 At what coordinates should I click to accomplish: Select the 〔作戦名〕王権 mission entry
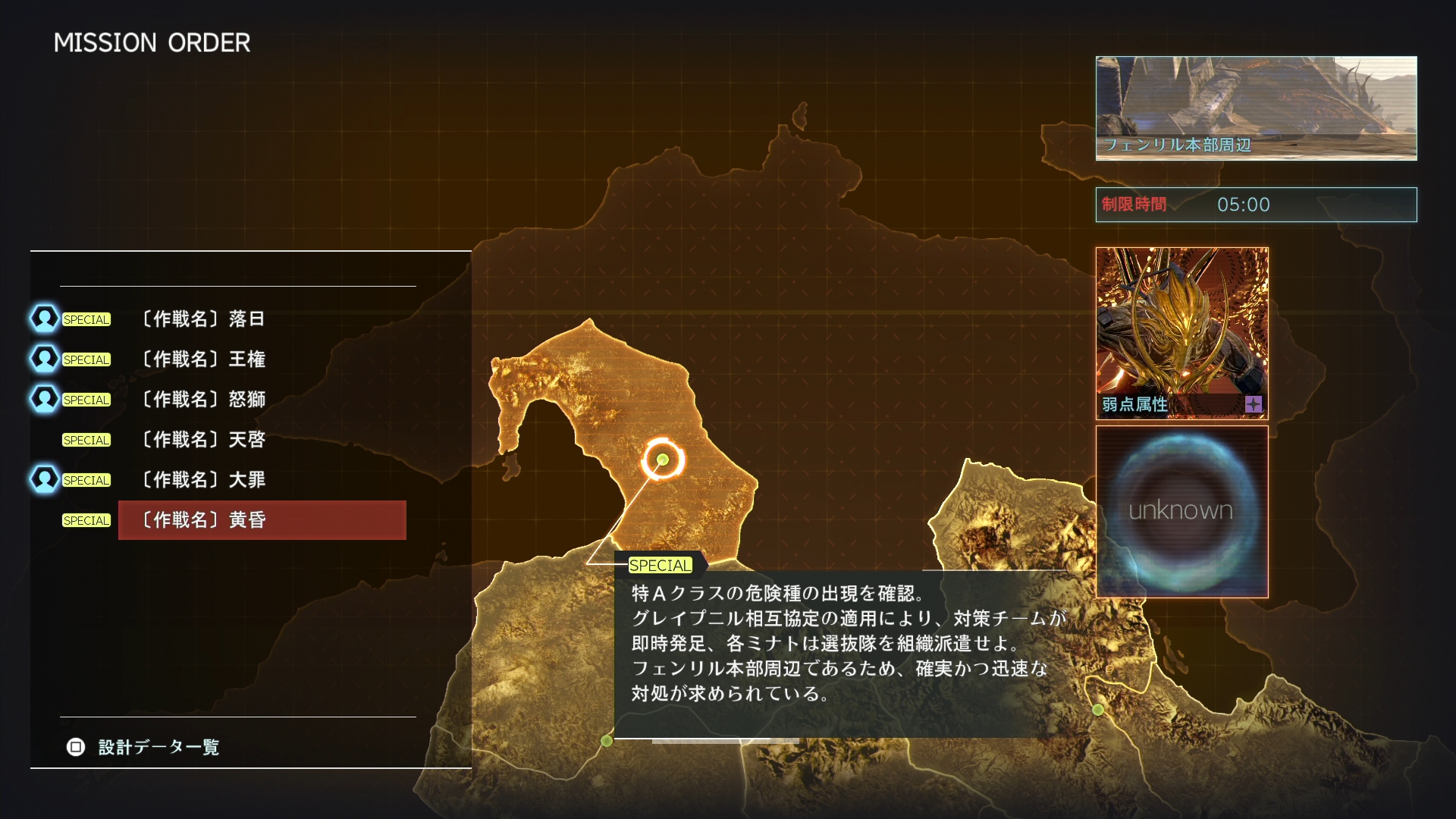202,359
